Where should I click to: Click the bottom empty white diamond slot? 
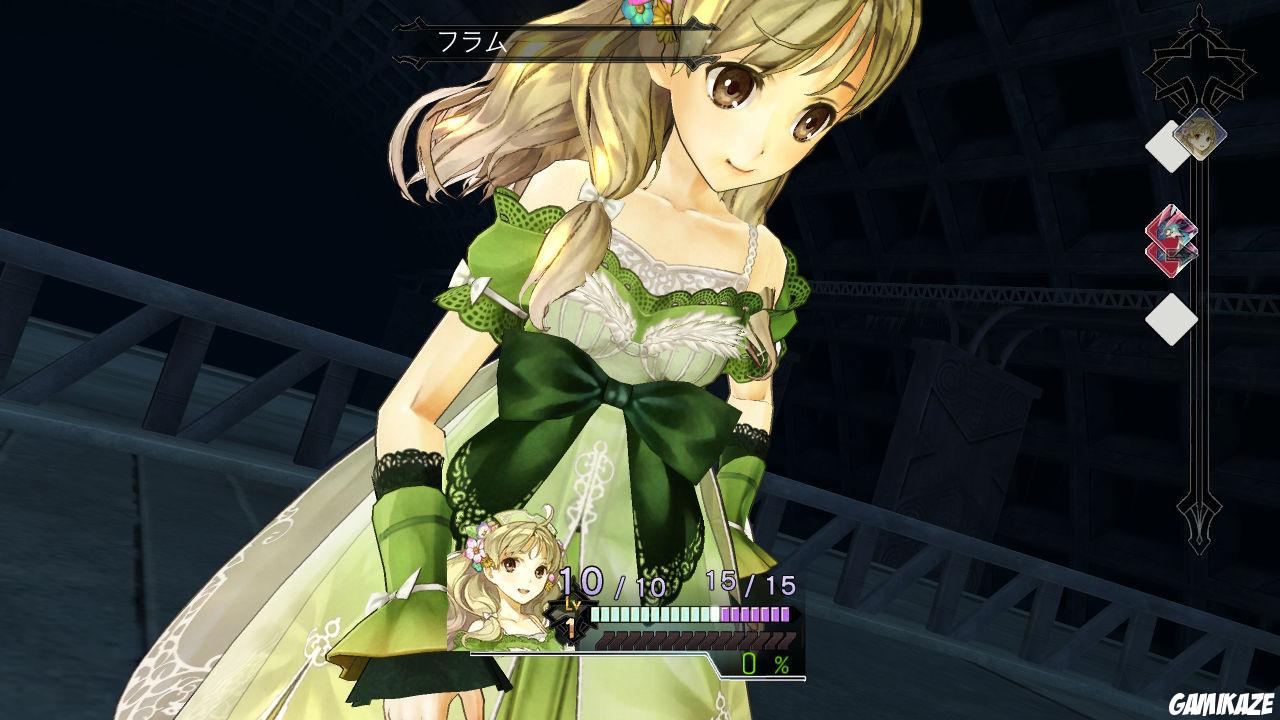[1170, 320]
